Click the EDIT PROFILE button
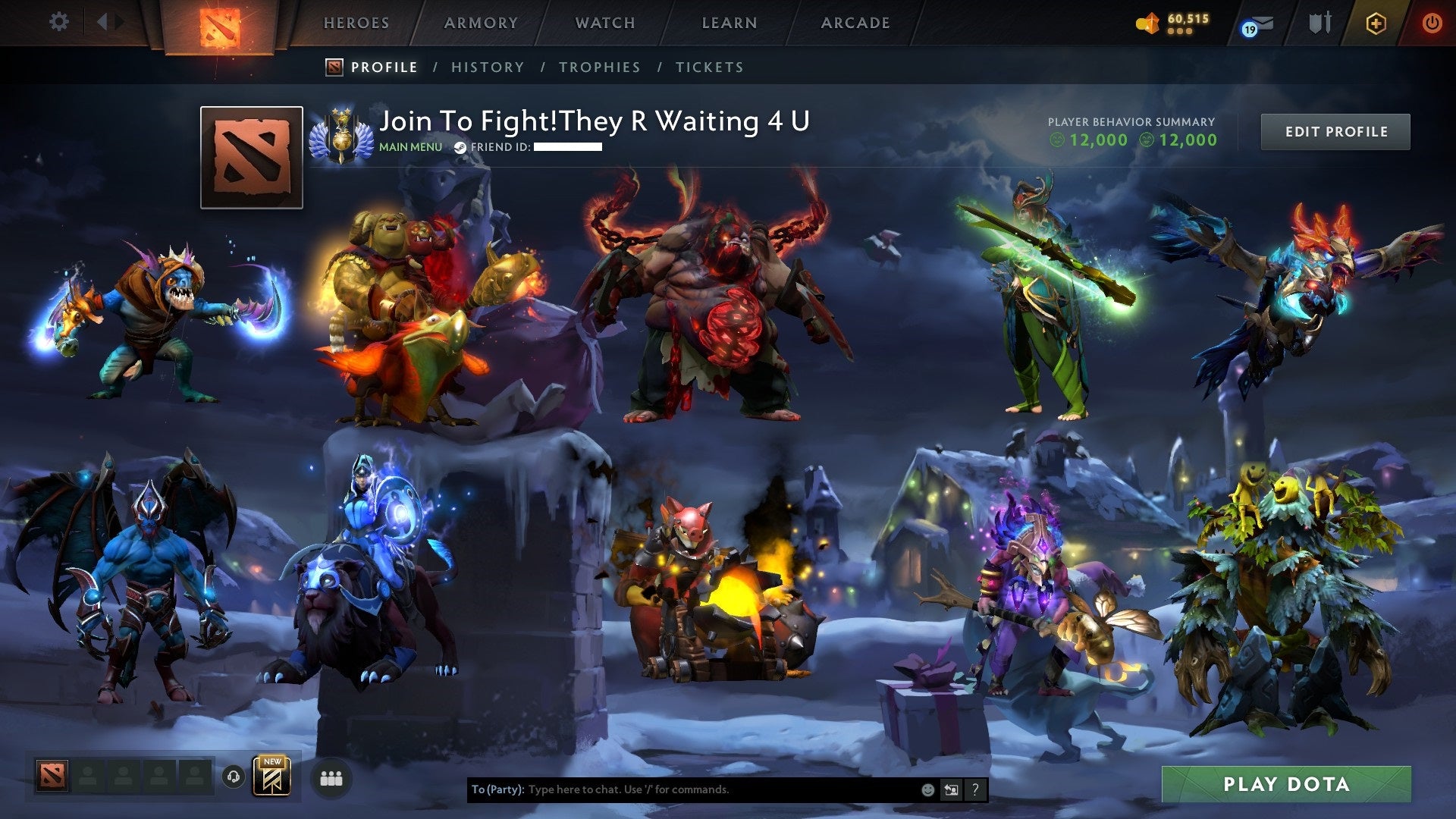 coord(1335,131)
